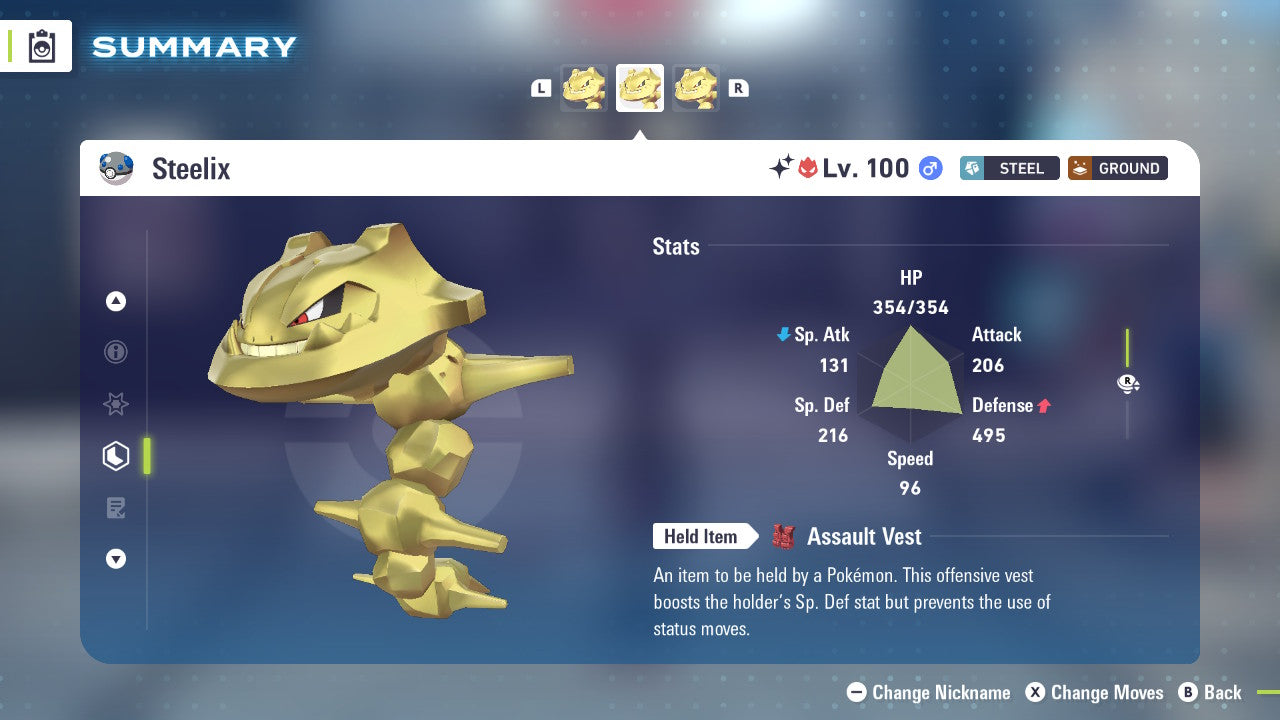
Task: Click the R button to cycle Pokémon
Action: pyautogui.click(x=739, y=87)
